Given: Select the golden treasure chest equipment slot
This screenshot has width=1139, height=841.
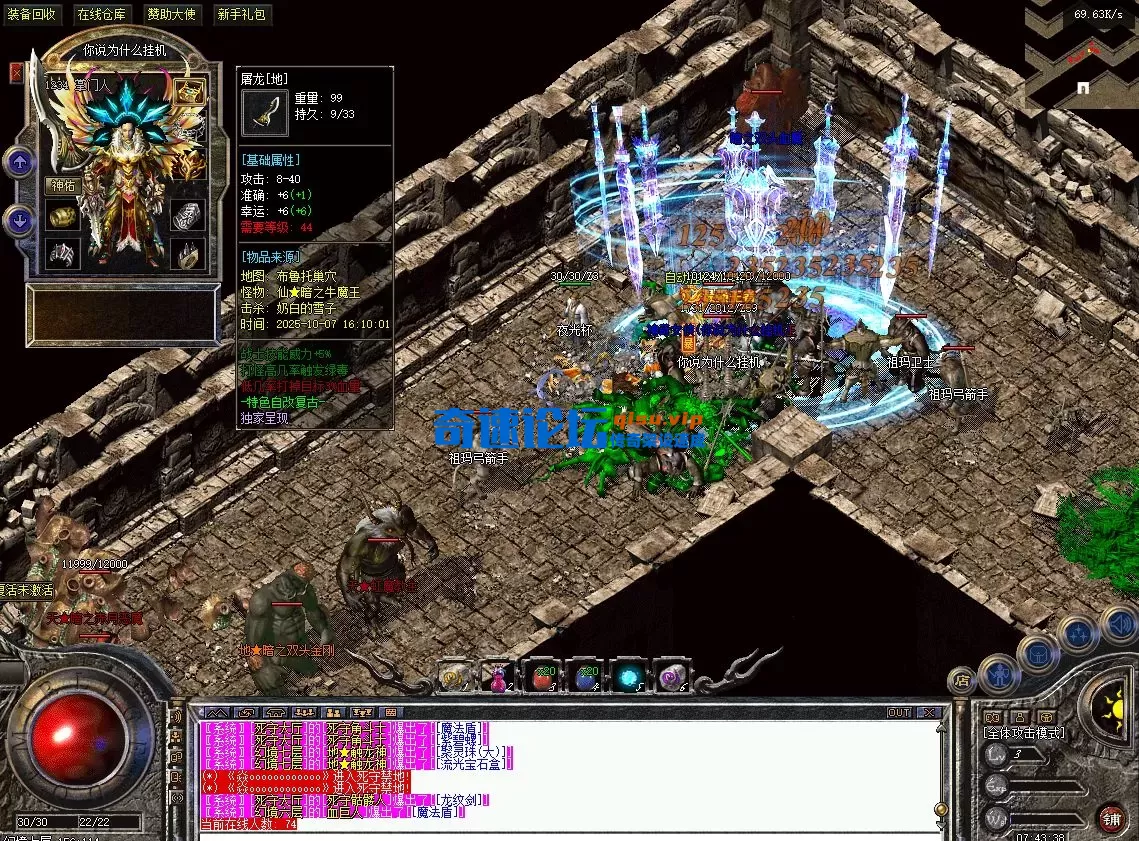Looking at the screenshot, I should 188,93.
